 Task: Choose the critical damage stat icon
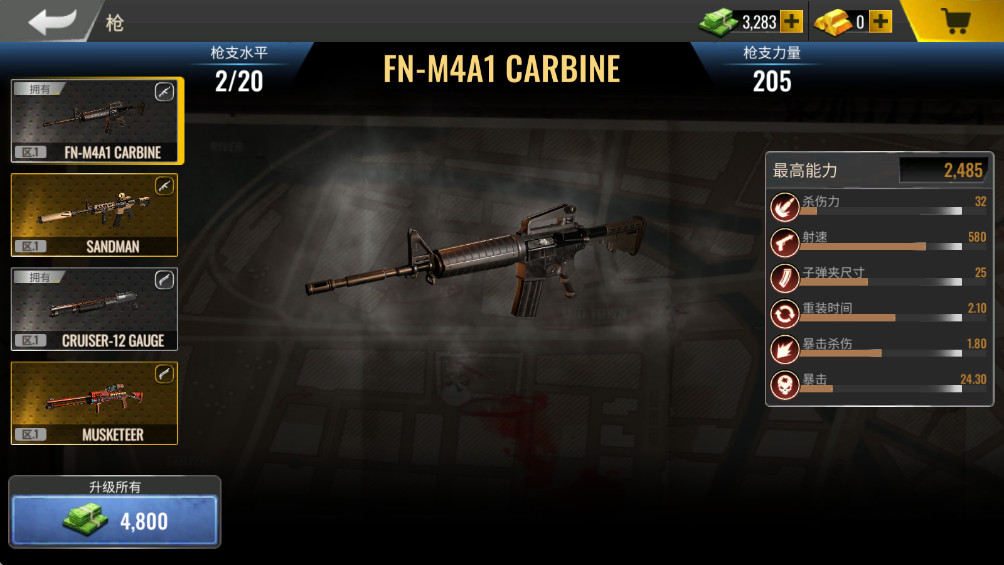[x=785, y=349]
